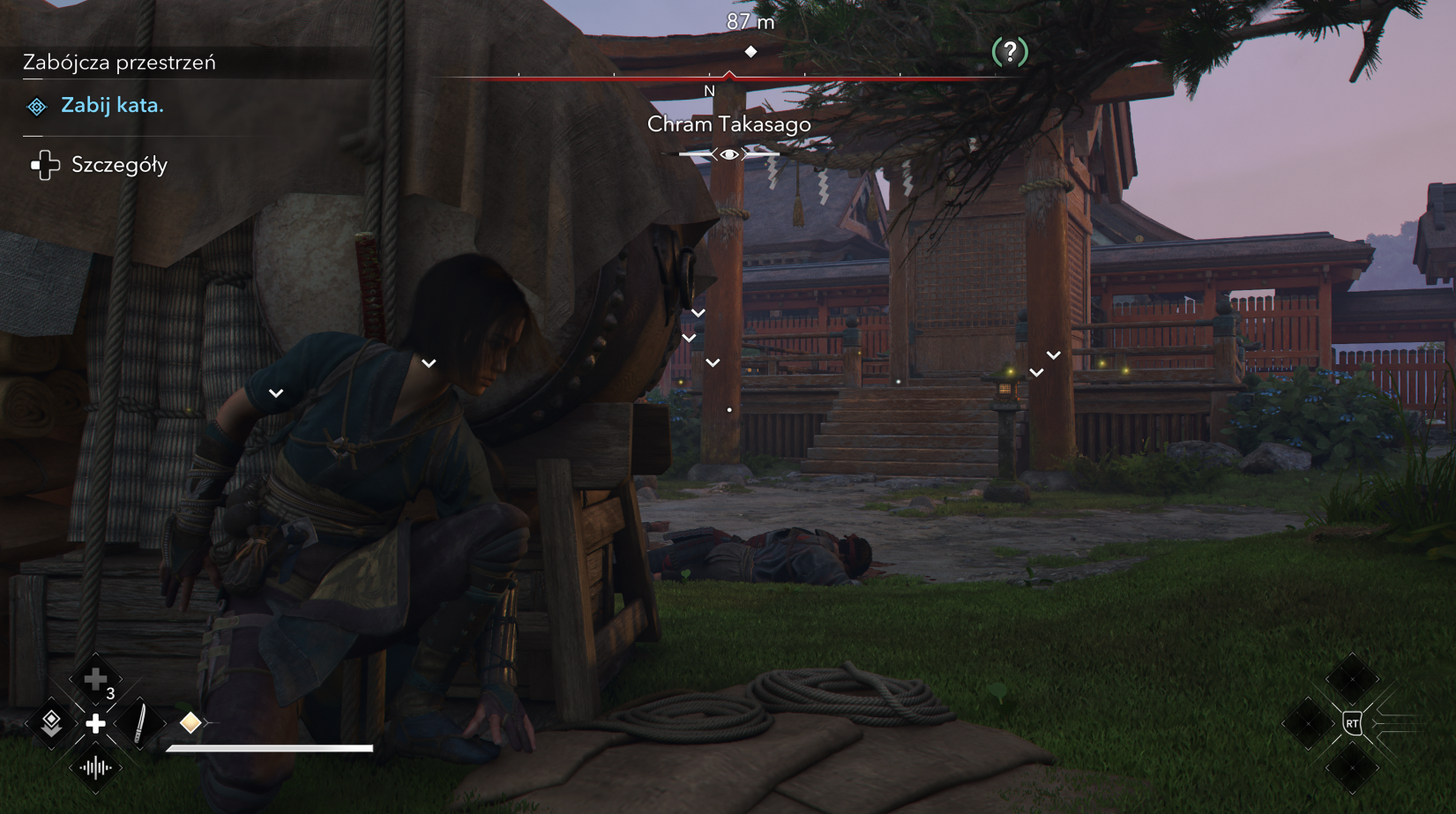Click the eye stealth detection indicator

pos(729,154)
